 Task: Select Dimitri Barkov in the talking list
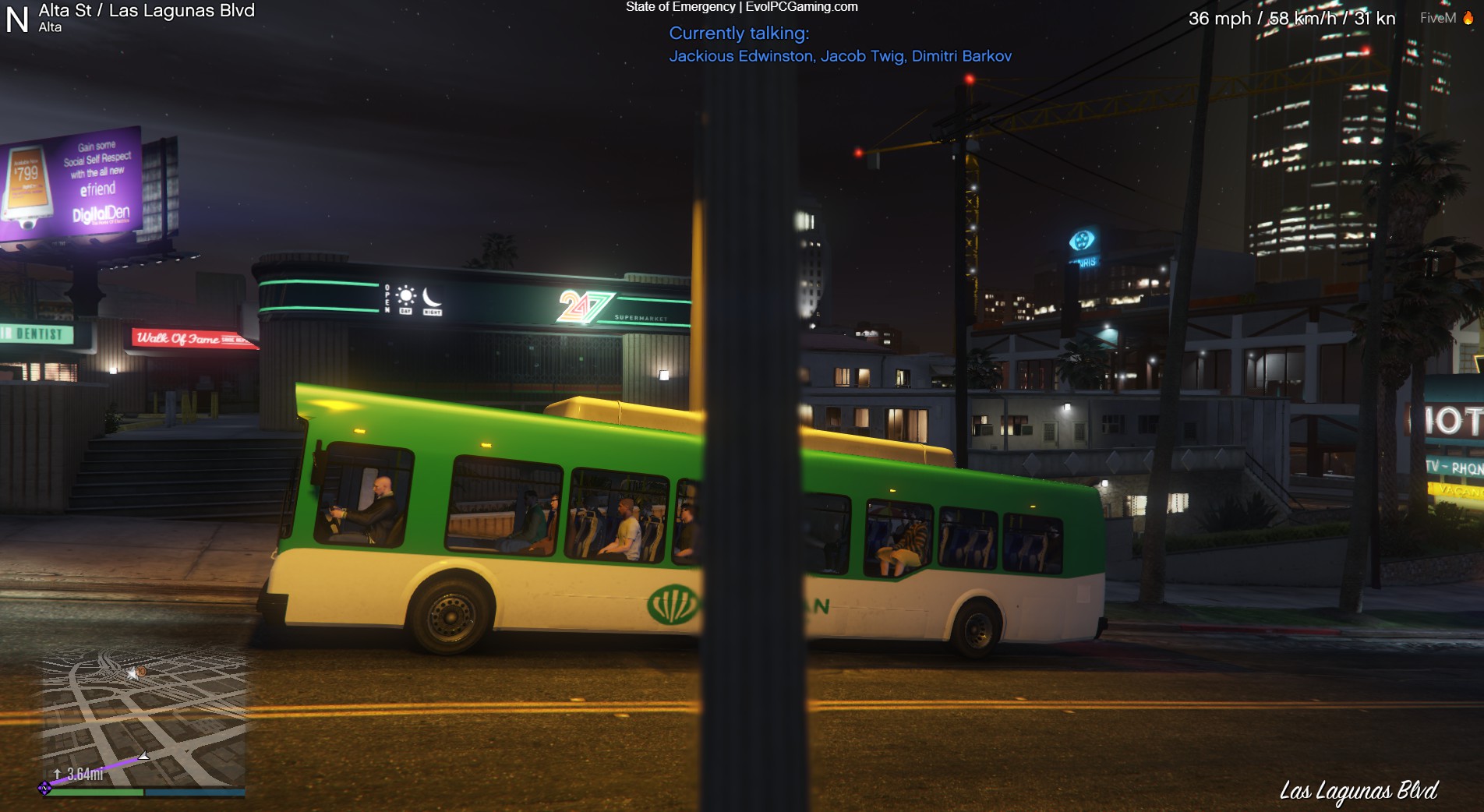961,56
